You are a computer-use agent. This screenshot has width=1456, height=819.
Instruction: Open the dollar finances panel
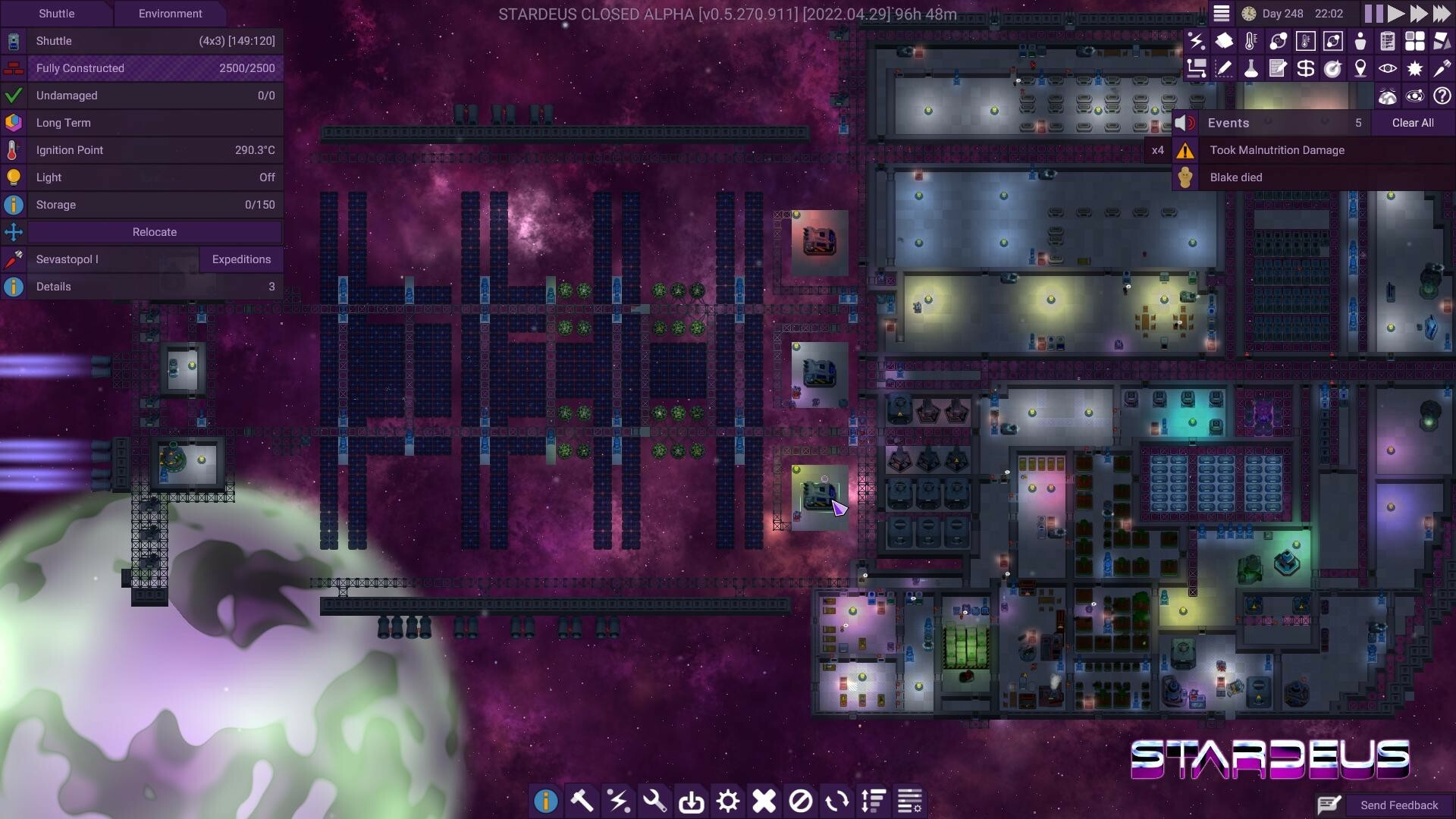point(1305,68)
